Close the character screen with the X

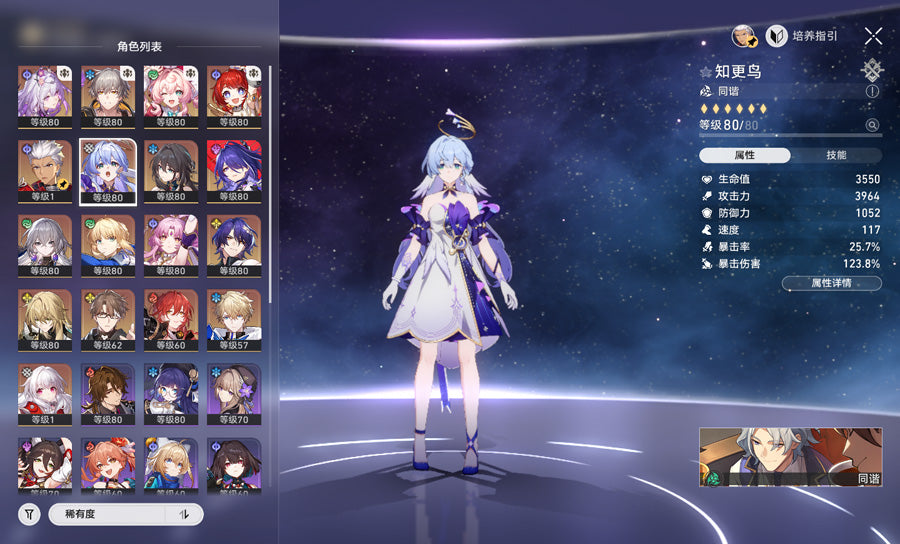tap(873, 36)
